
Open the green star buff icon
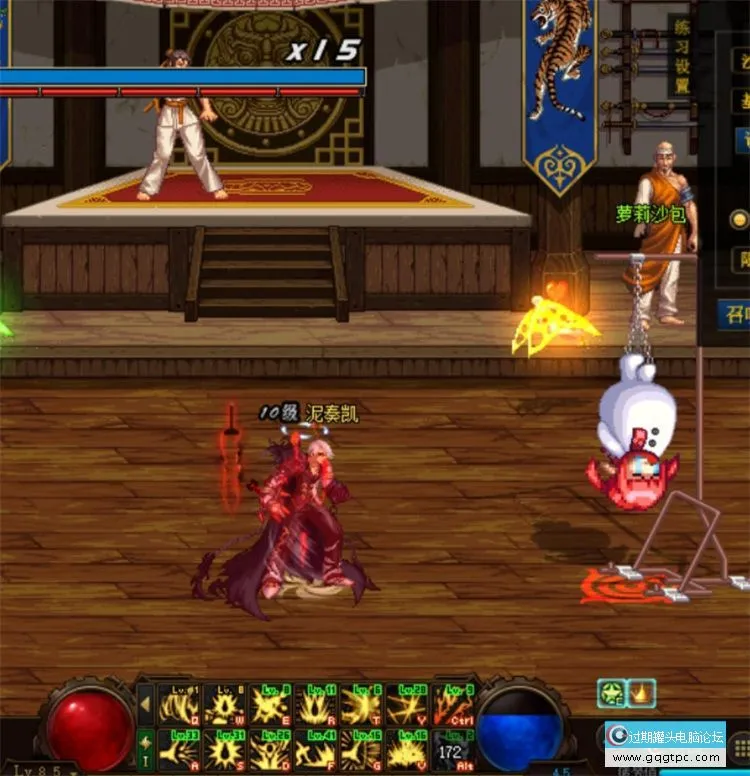click(611, 692)
